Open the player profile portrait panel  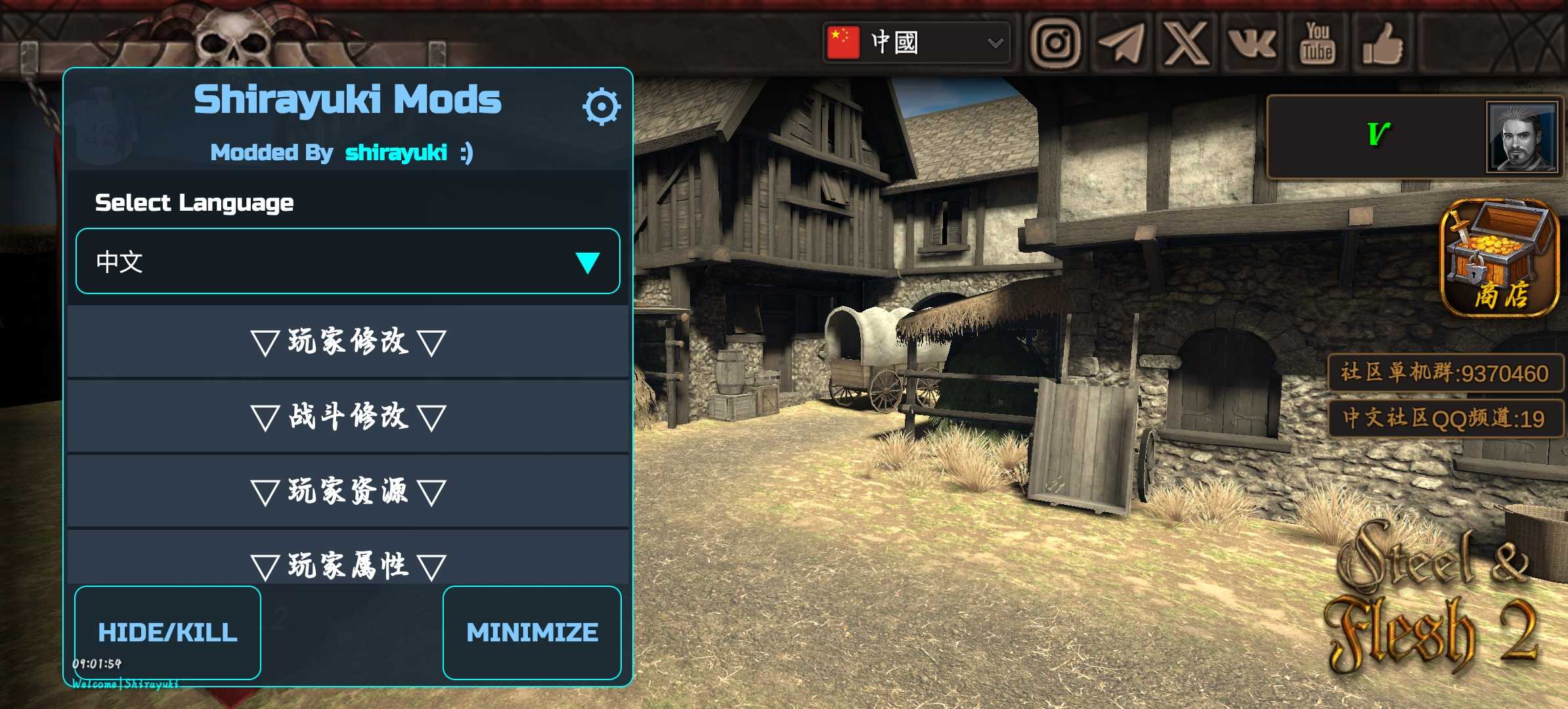tap(1521, 137)
